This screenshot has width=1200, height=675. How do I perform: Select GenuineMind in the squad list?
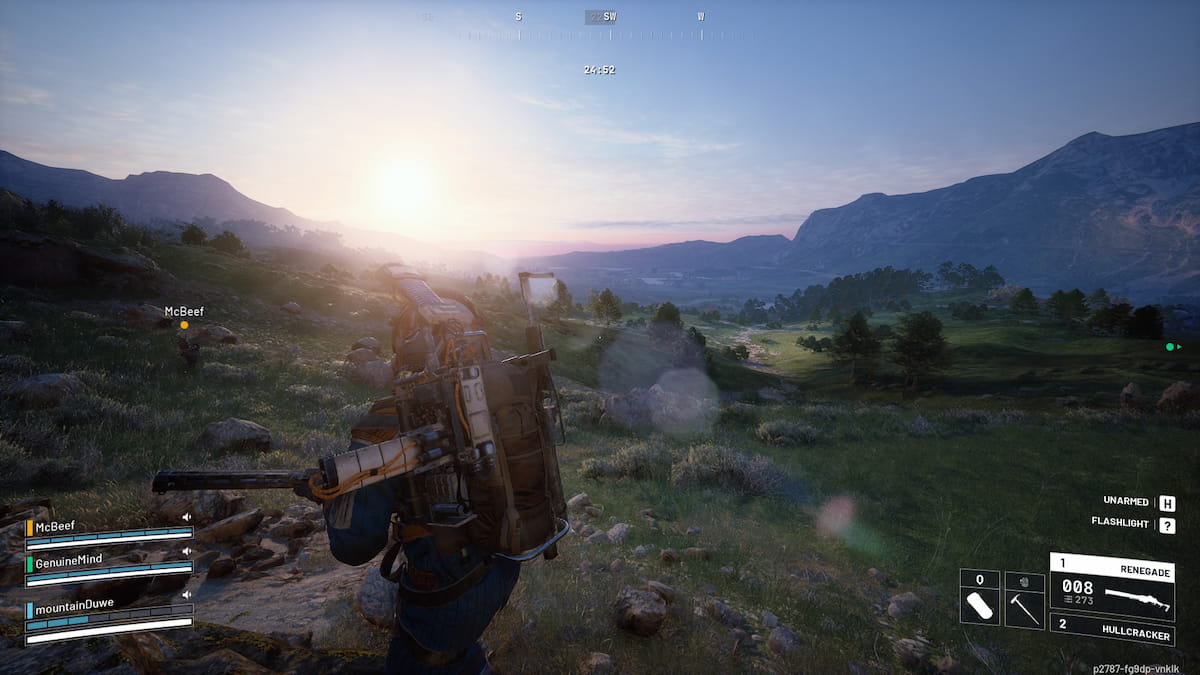(x=68, y=559)
